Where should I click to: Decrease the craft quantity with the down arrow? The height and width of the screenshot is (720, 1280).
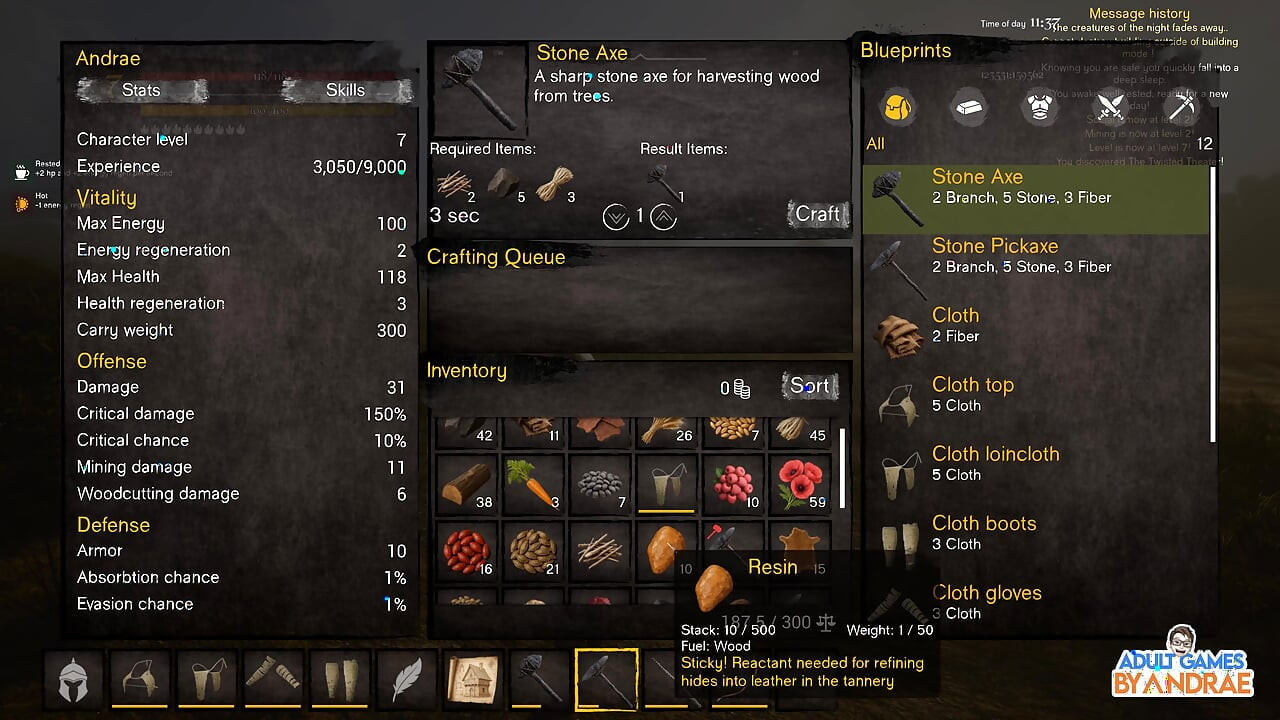tap(615, 216)
